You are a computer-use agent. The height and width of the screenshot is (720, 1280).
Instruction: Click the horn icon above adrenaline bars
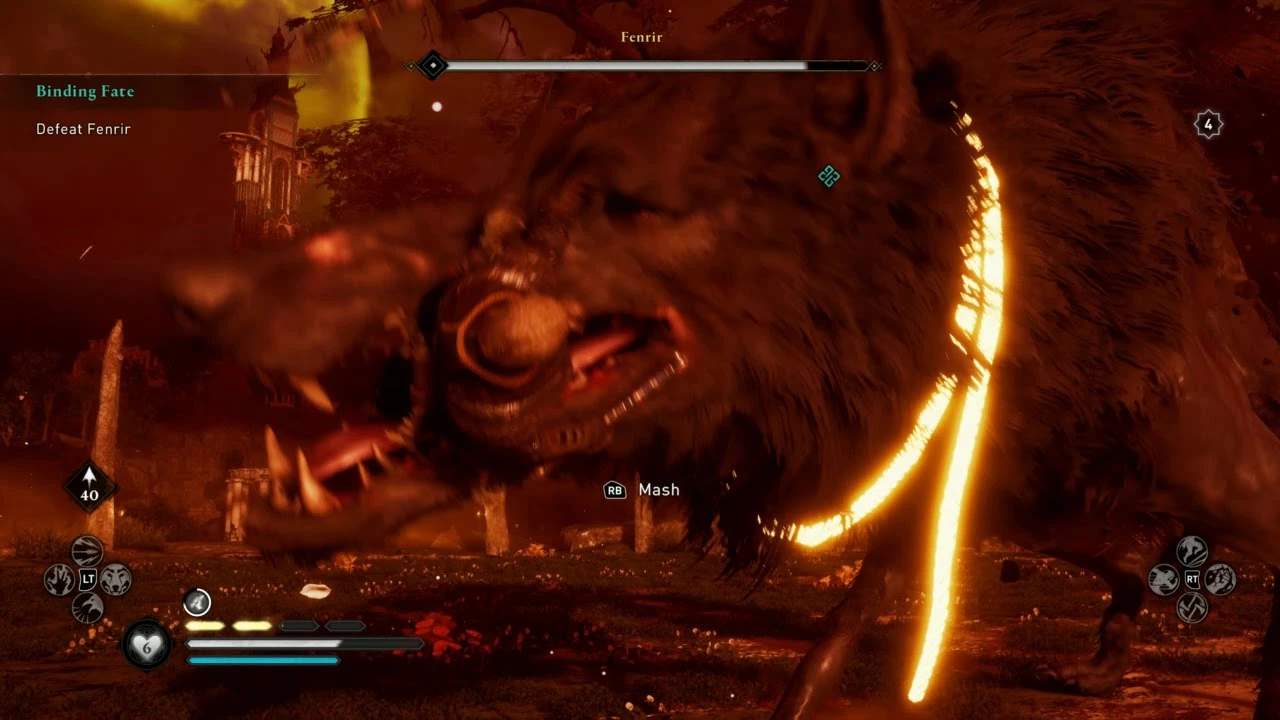click(197, 601)
